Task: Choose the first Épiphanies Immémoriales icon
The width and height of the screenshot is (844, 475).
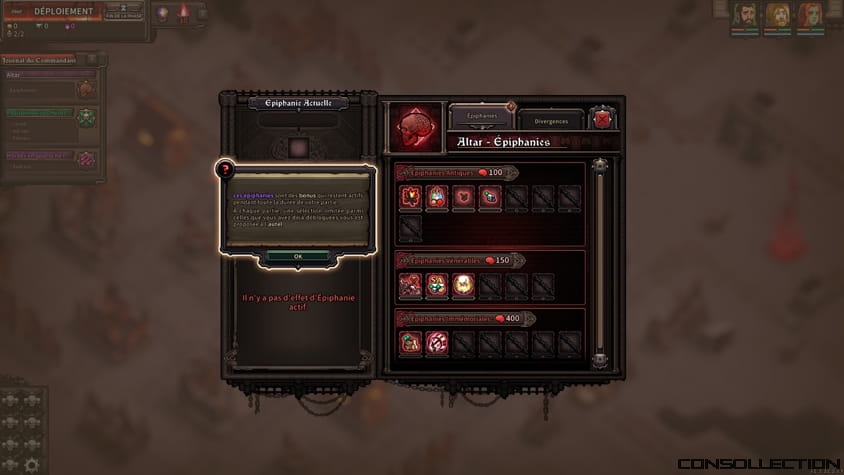Action: tap(410, 343)
